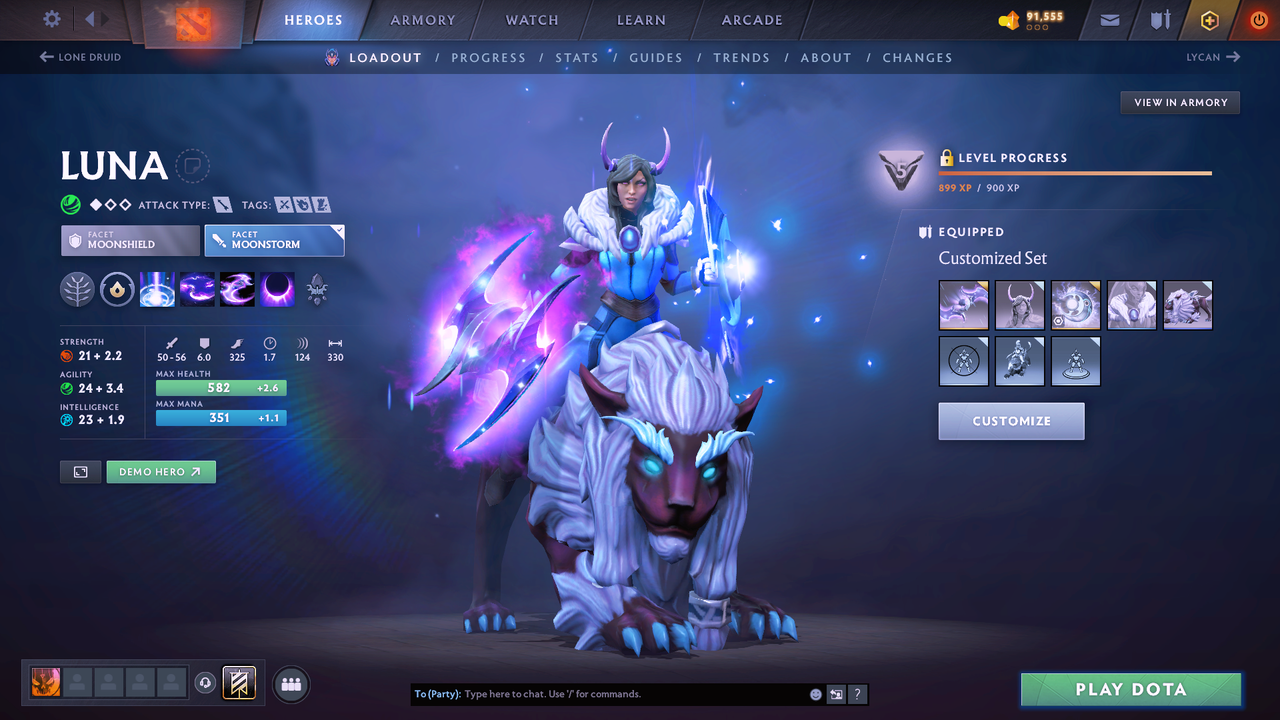Select the mount thumbnail in Equipped set
Viewport: 1280px width, 720px height.
(x=1187, y=304)
